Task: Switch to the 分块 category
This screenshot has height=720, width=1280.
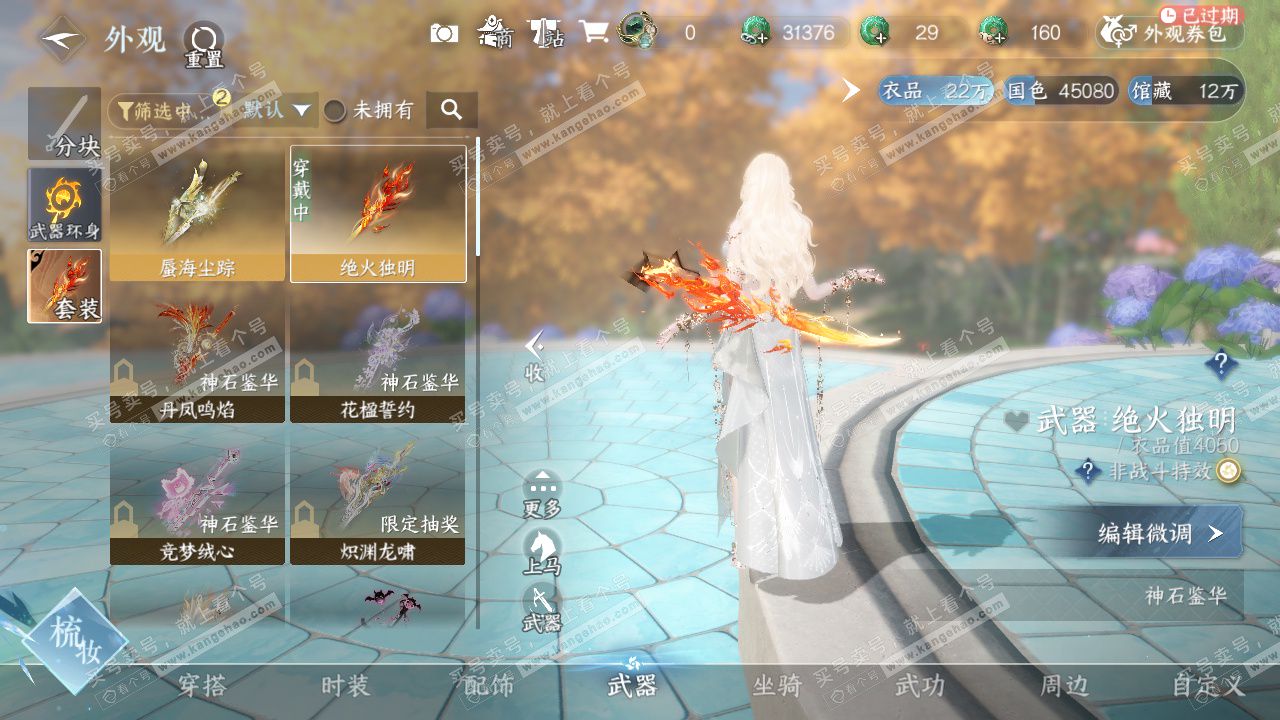Action: (64, 124)
